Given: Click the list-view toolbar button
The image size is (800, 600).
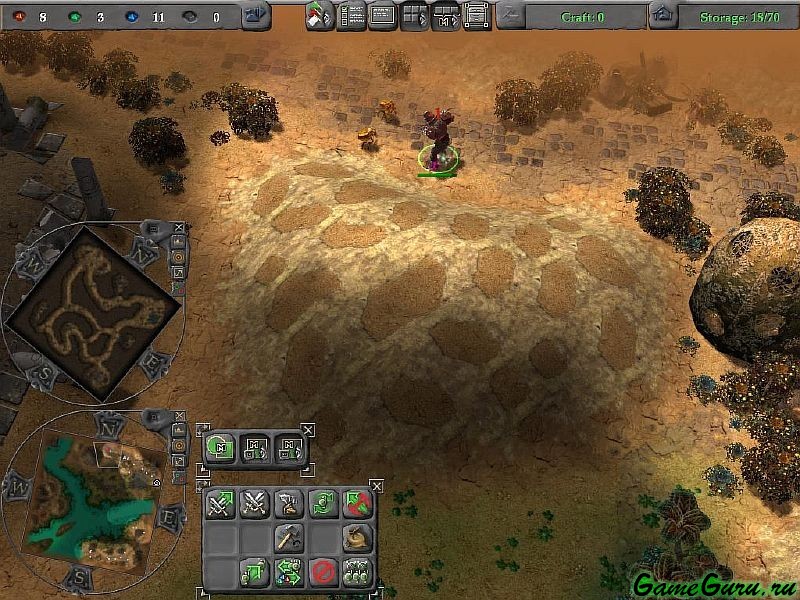Looking at the screenshot, I should pyautogui.click(x=352, y=16).
